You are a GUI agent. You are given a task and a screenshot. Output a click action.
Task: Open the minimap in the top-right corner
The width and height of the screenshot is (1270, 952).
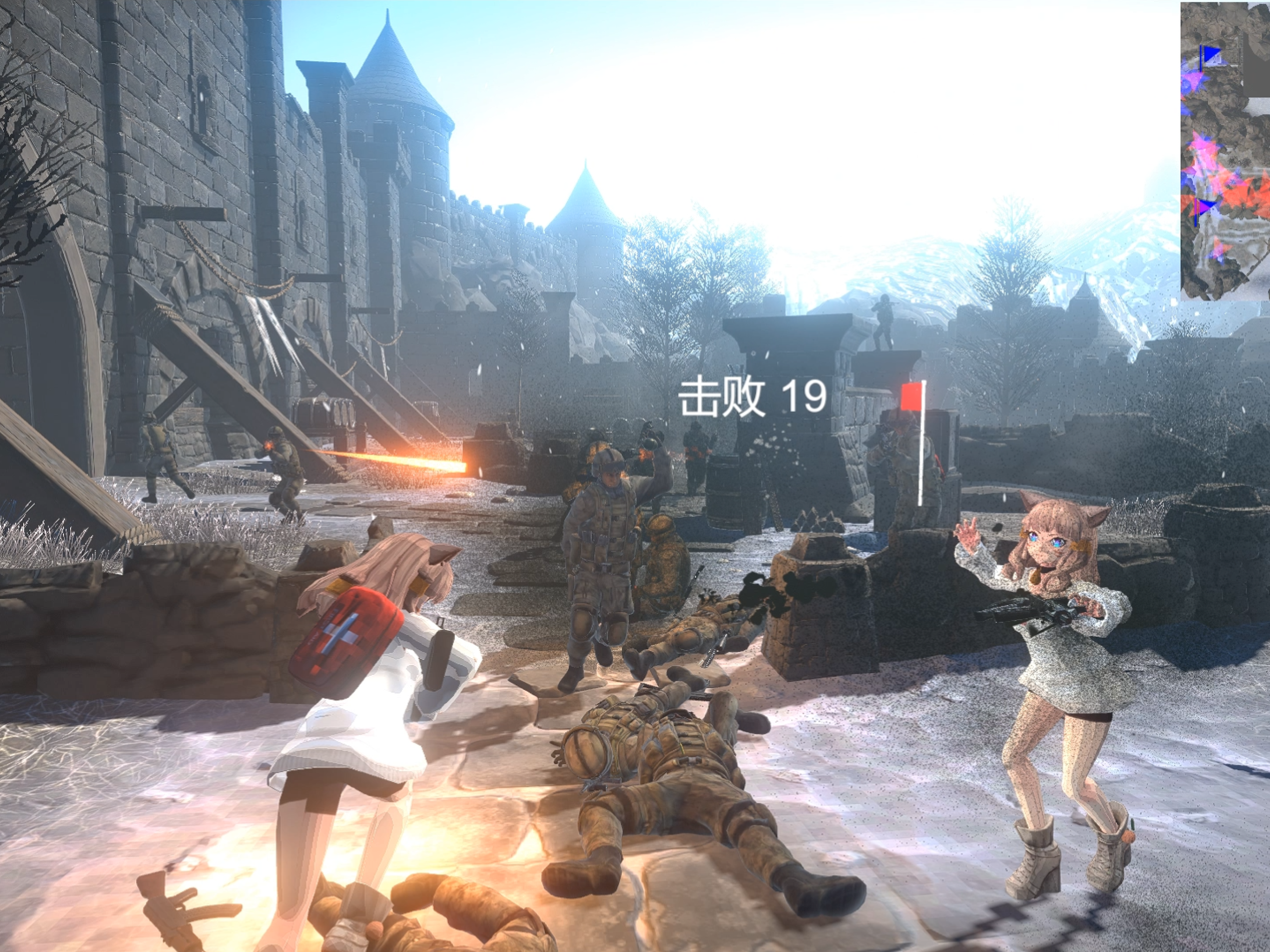[1223, 144]
